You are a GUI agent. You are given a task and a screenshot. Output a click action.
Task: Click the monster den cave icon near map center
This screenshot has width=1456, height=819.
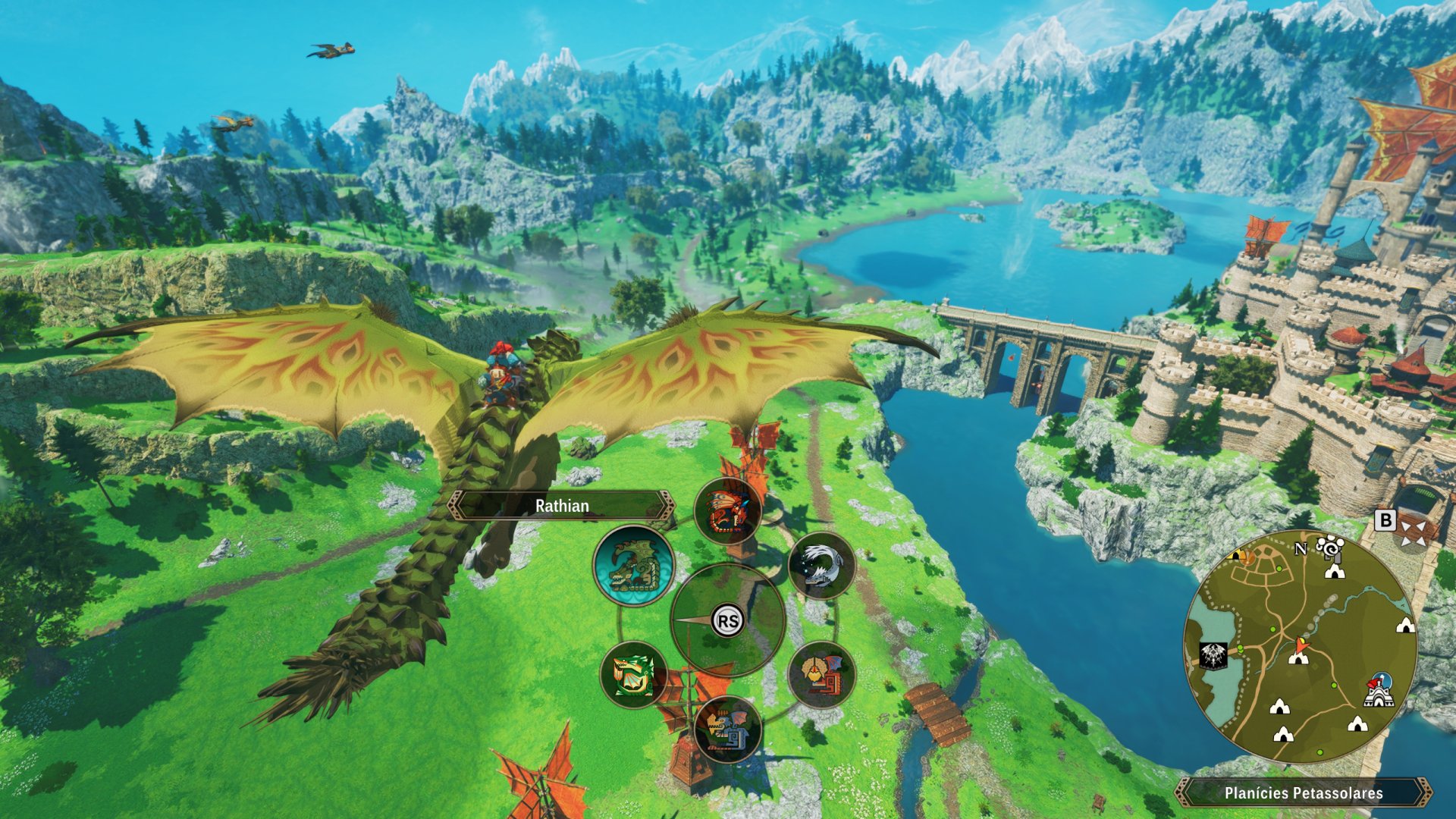[1298, 661]
